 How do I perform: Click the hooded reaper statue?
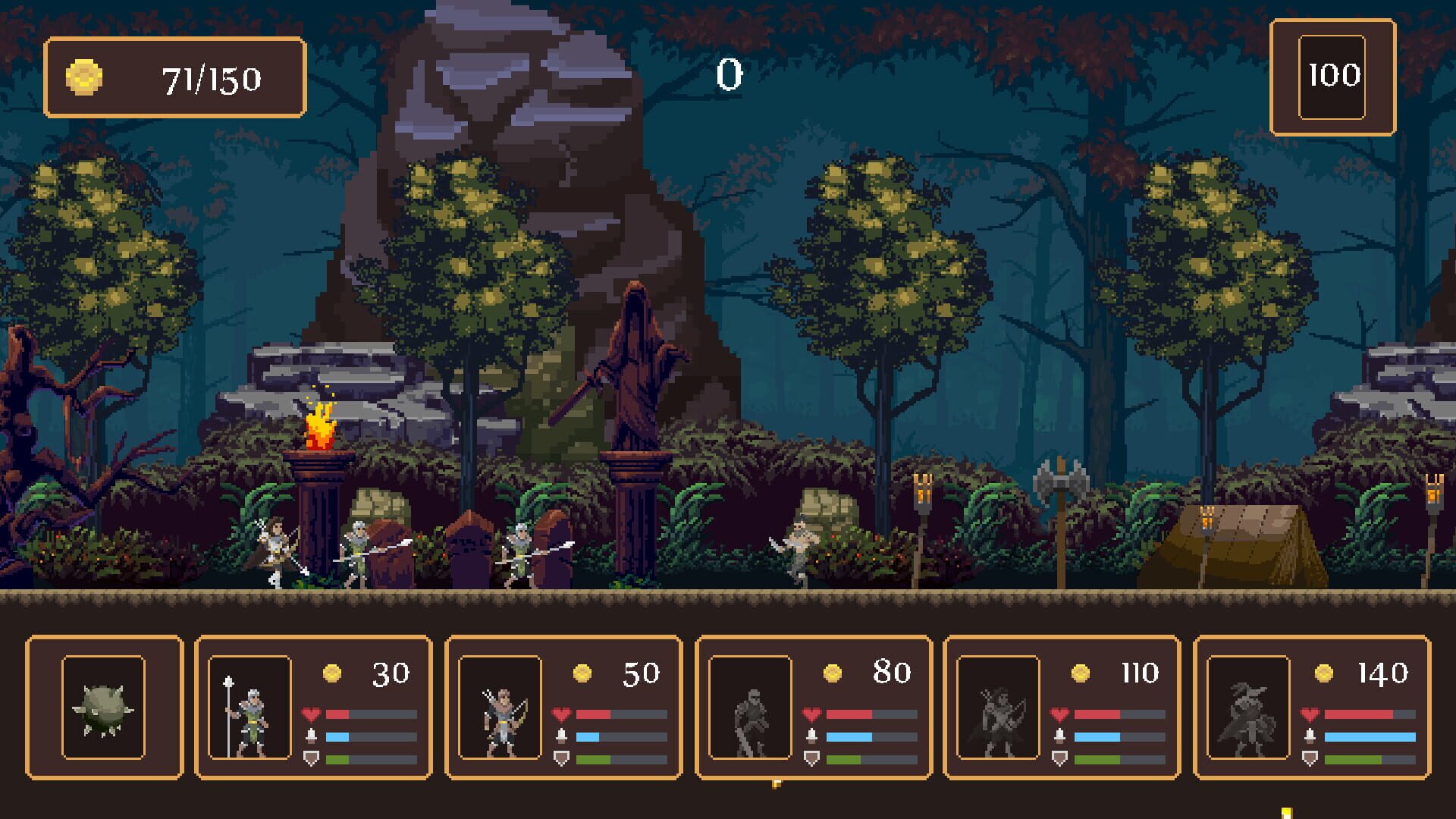635,364
